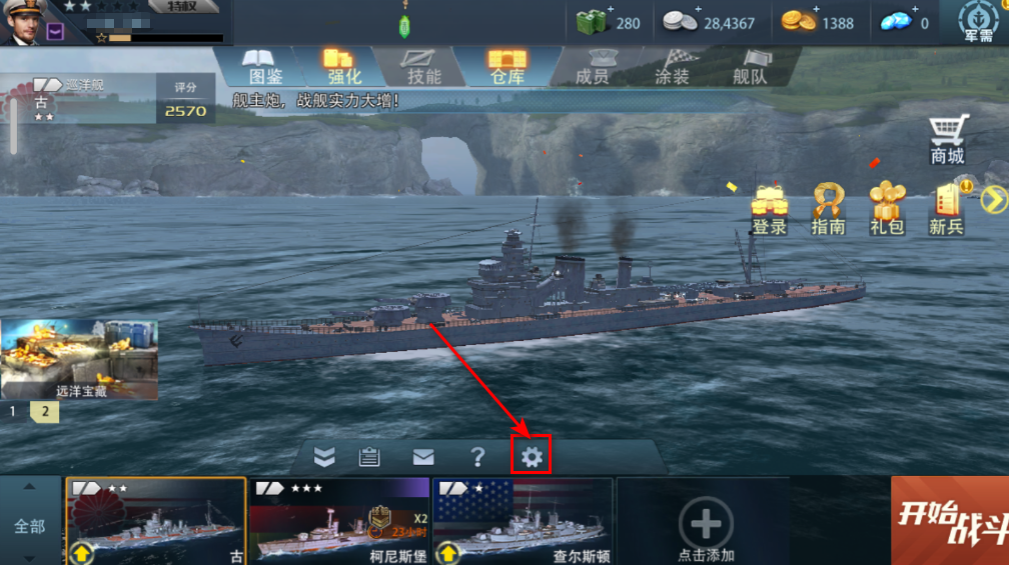Viewport: 1009px width, 565px height.
Task: Open the clipboard task list icon
Action: point(370,458)
